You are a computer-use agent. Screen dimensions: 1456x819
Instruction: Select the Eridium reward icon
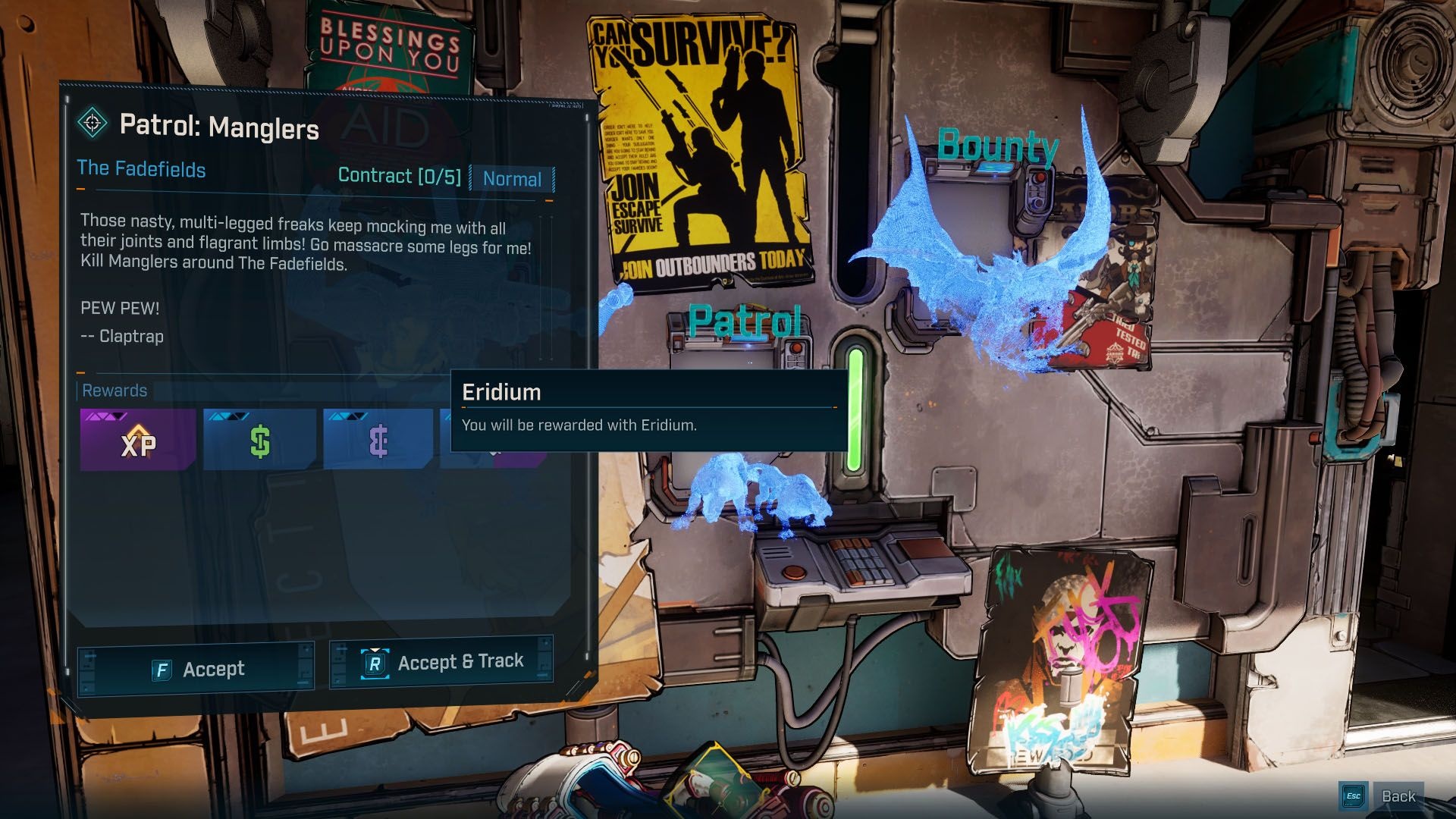(378, 441)
